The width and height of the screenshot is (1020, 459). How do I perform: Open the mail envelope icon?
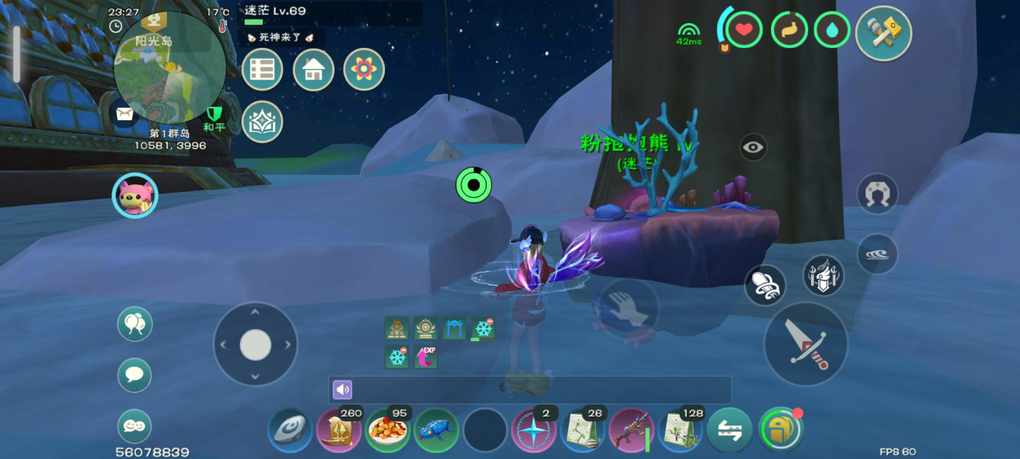point(124,114)
